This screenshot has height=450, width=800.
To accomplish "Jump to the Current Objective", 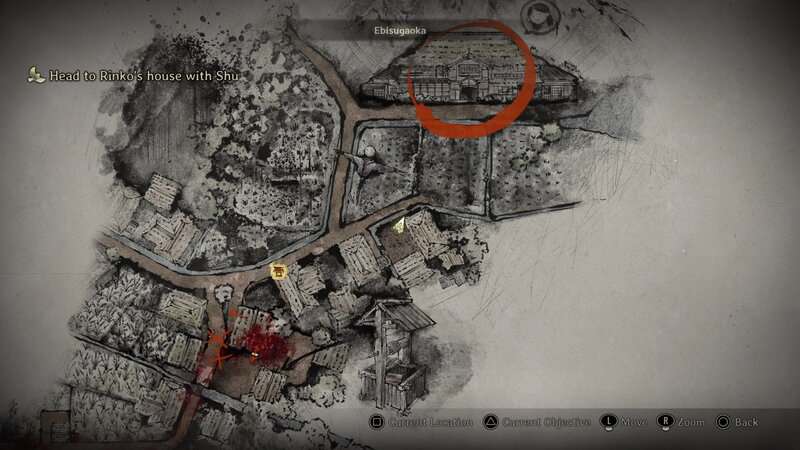I will click(x=535, y=422).
